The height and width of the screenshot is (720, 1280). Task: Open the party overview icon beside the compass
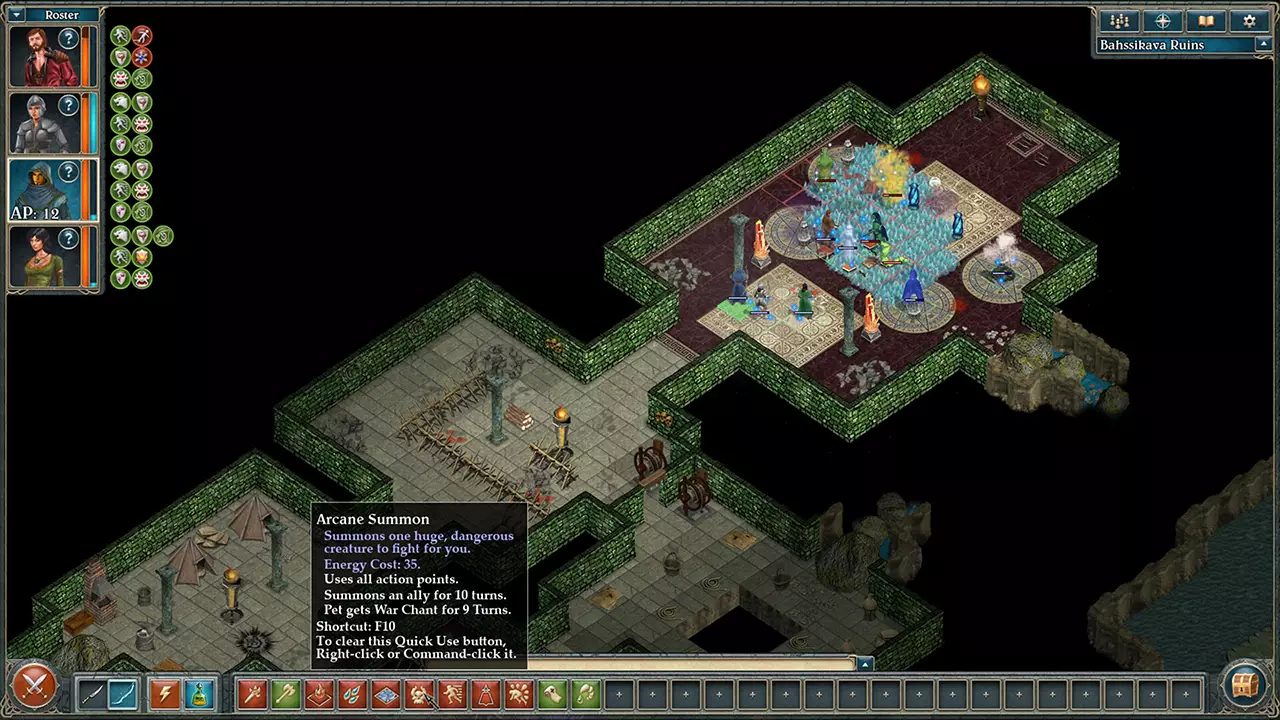pos(1119,20)
